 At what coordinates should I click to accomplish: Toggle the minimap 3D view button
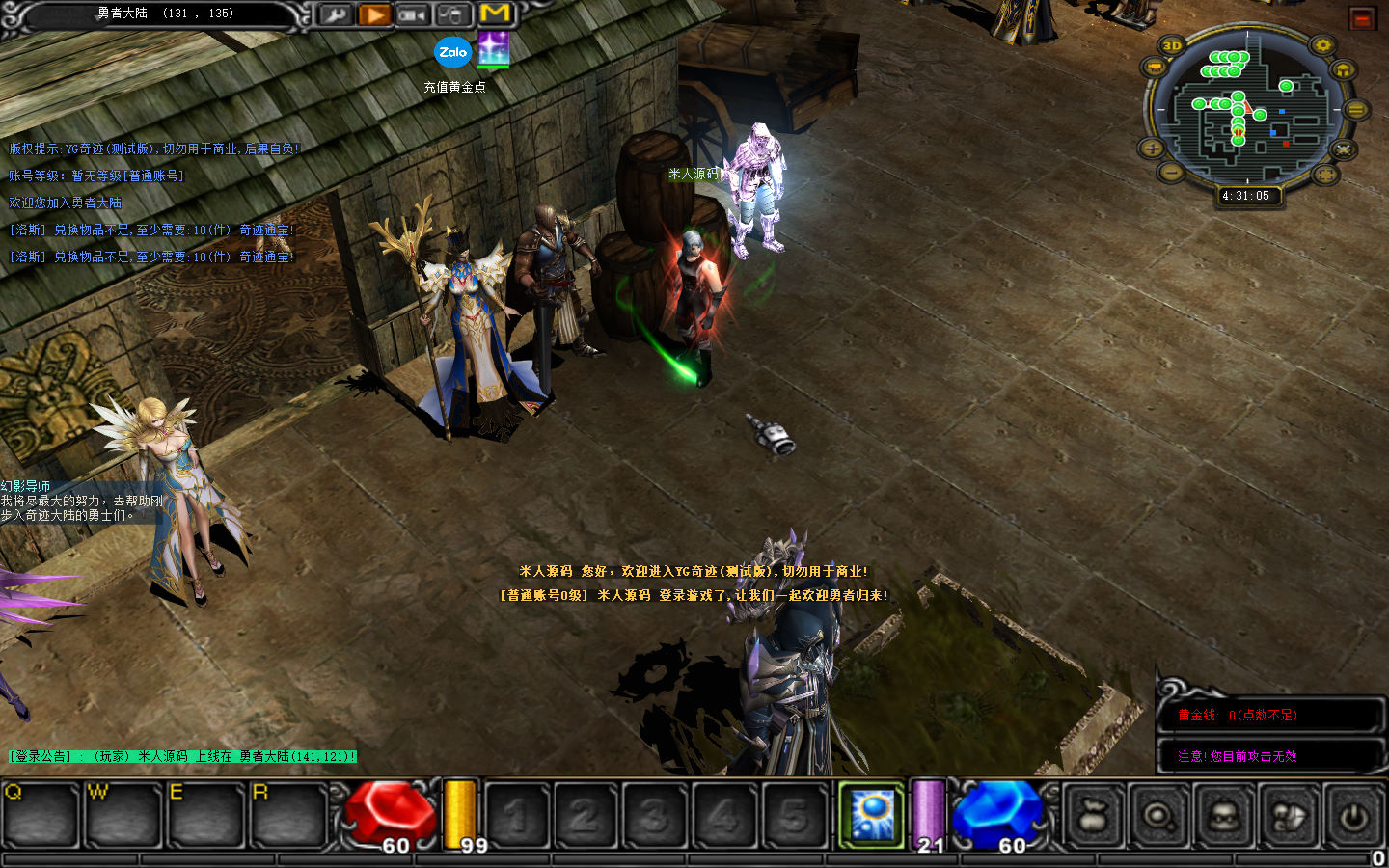tap(1172, 45)
